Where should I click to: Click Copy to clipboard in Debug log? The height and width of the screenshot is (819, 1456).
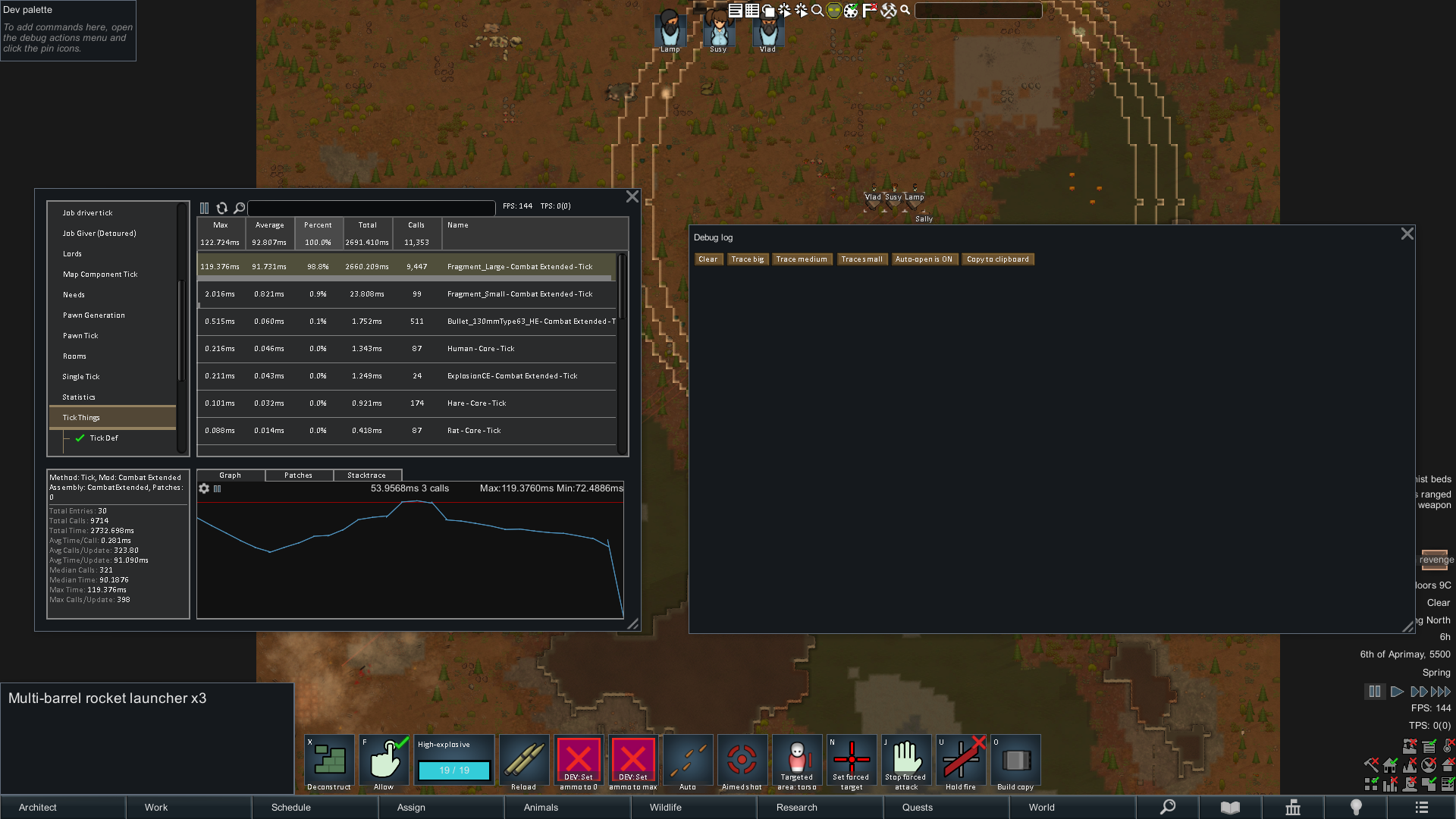[997, 259]
